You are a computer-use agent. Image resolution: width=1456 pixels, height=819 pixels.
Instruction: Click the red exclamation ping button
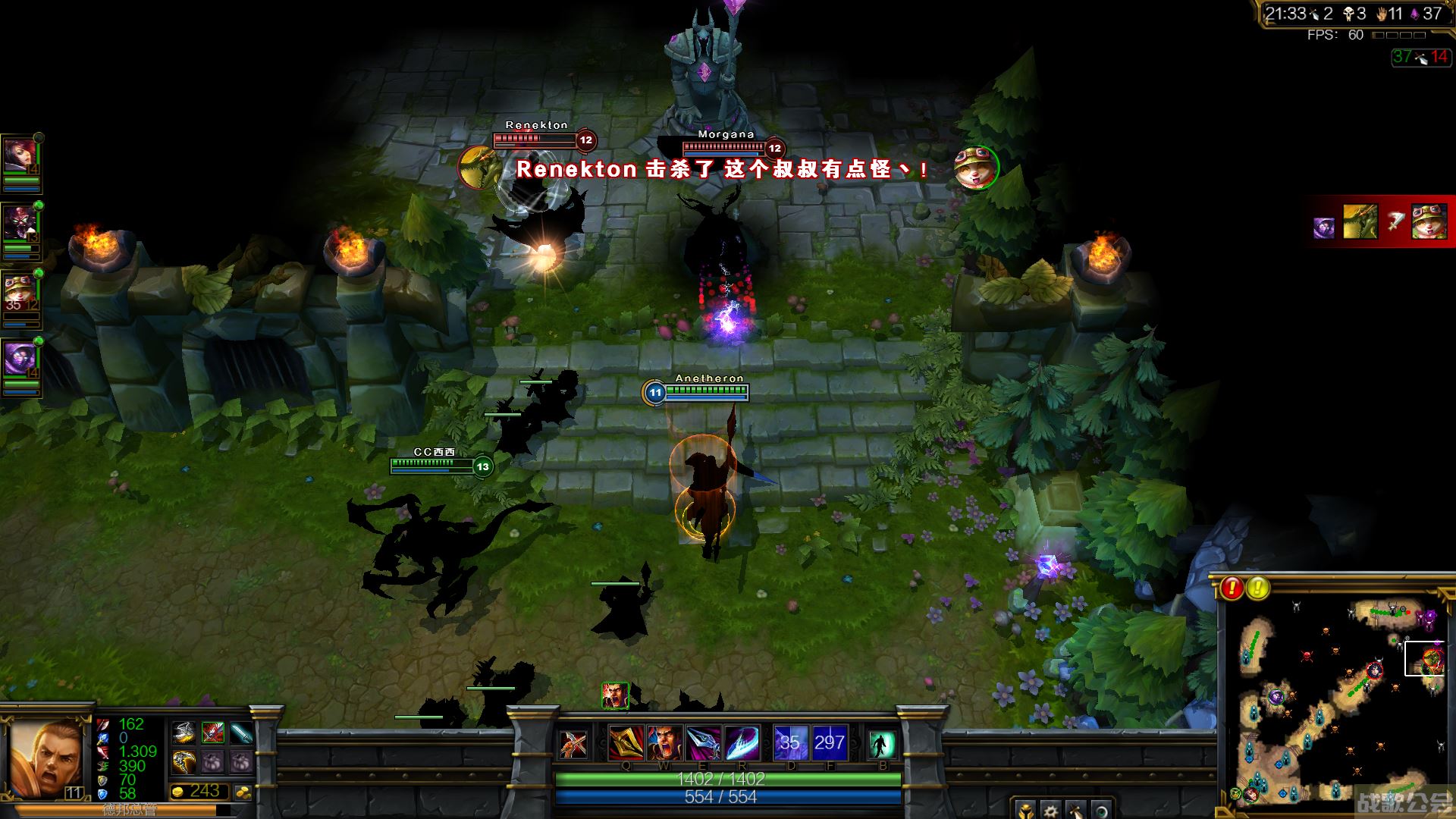1232,588
